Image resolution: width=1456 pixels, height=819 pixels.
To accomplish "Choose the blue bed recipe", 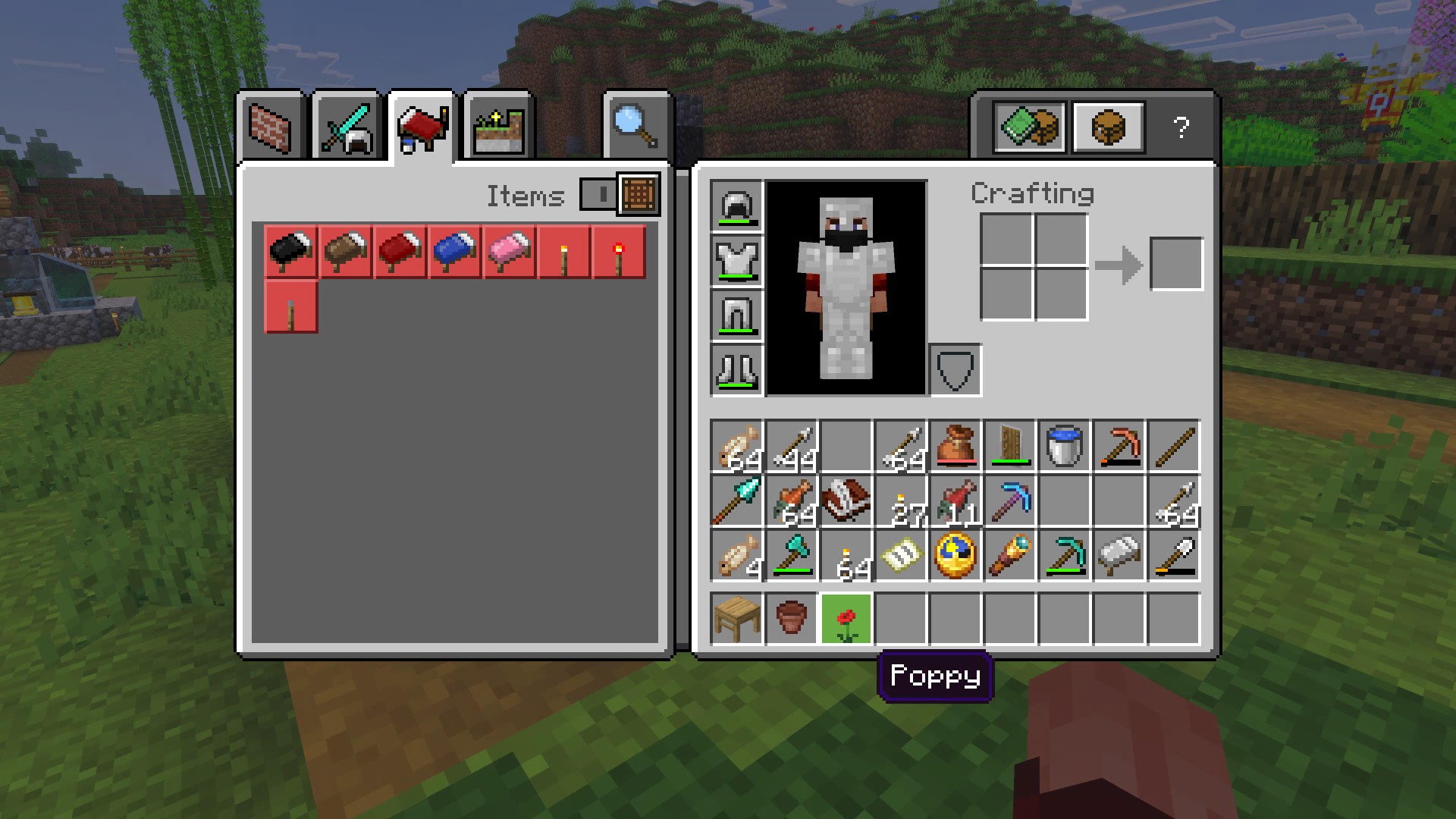I will tap(455, 252).
